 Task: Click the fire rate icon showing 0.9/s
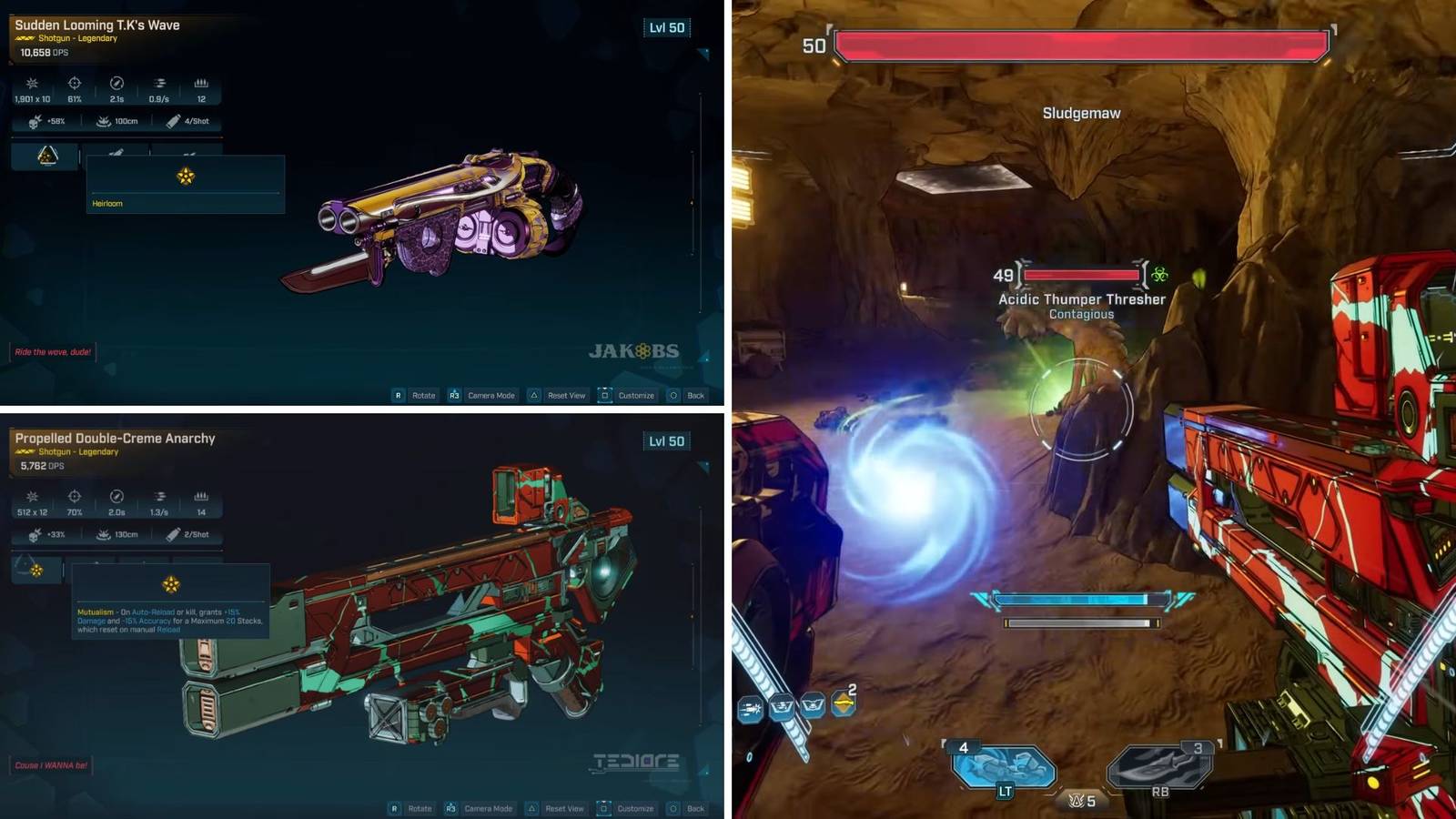[x=159, y=84]
